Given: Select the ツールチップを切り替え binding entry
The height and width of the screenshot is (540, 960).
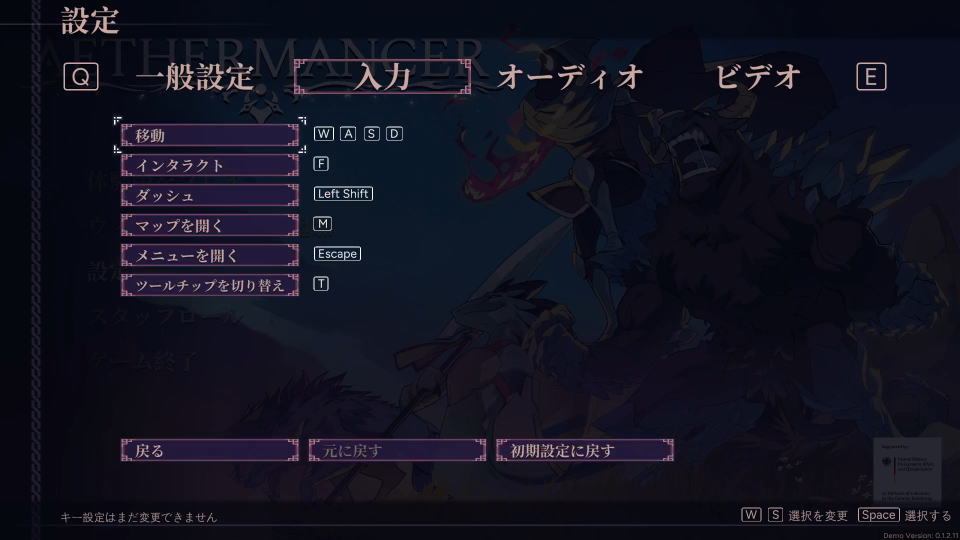Looking at the screenshot, I should click(x=210, y=285).
